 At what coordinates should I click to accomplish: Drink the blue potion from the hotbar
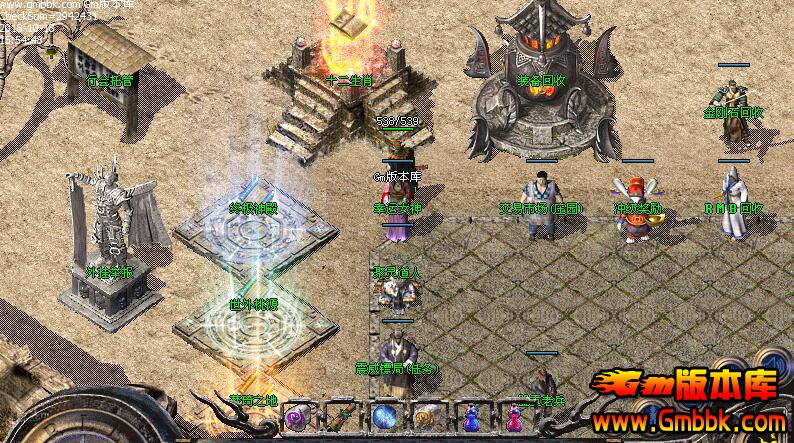click(468, 417)
